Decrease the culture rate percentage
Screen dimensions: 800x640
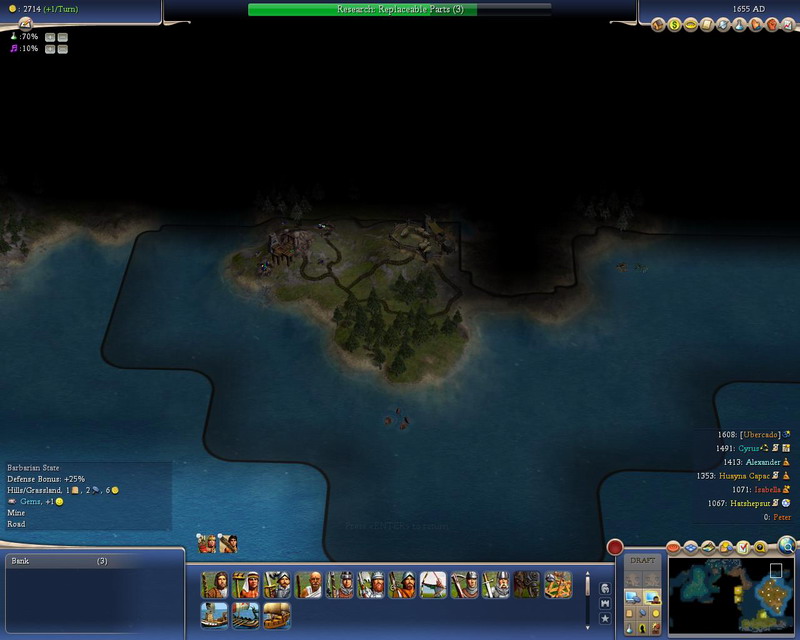[x=63, y=48]
